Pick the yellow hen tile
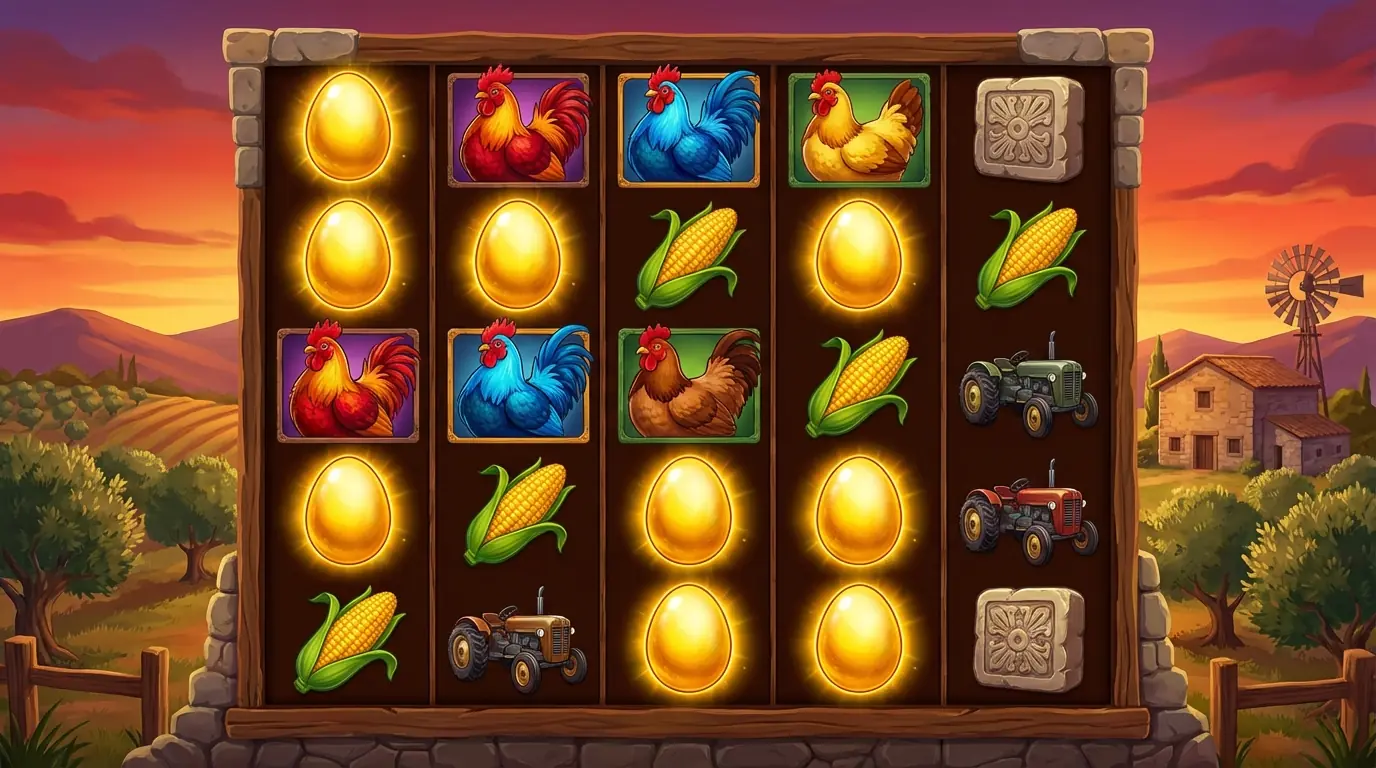Screen dimensions: 1376x768 coord(859,129)
